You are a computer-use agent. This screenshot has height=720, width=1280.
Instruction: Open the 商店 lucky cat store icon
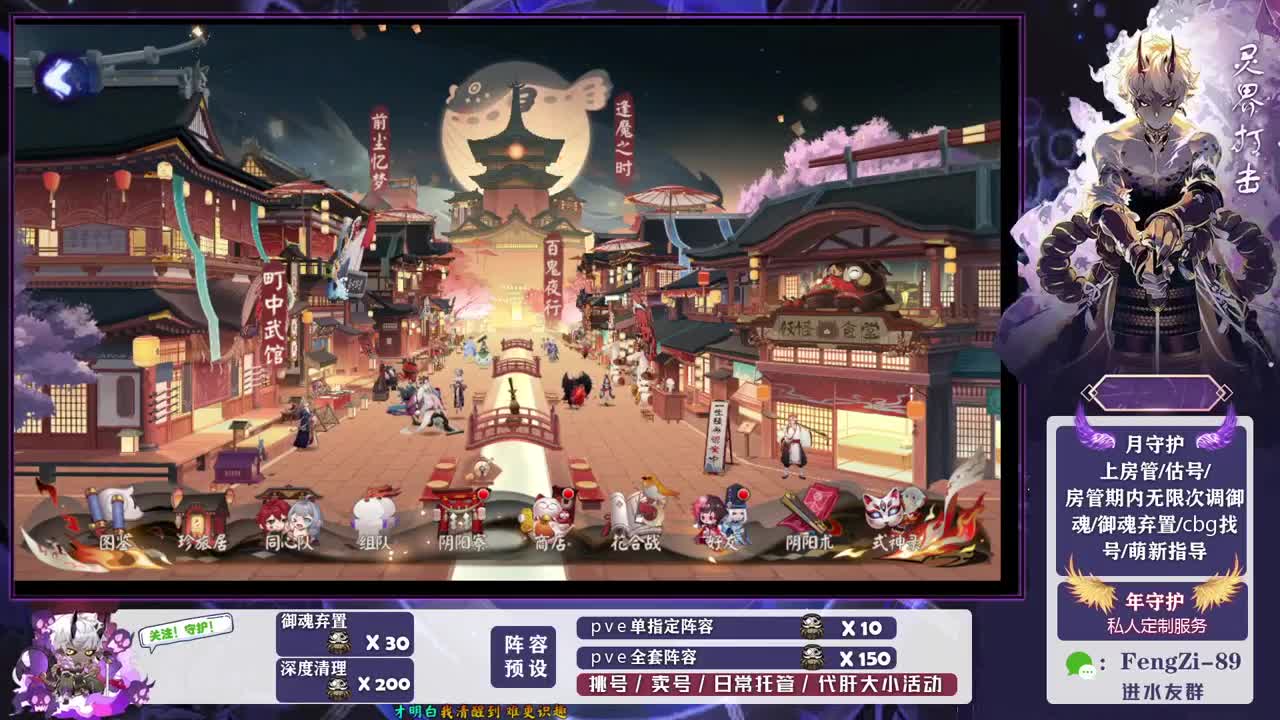(549, 515)
